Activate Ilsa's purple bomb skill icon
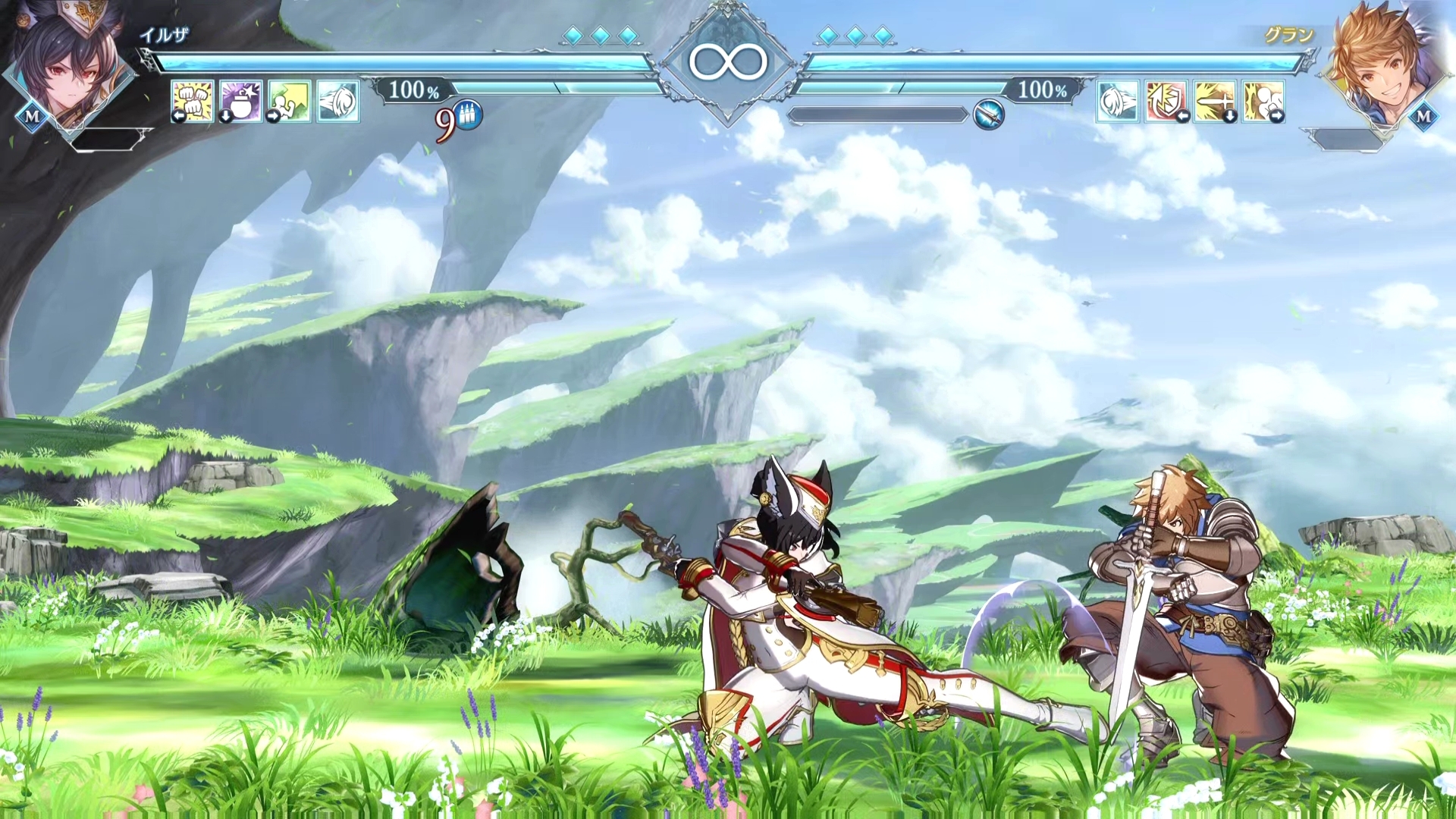Viewport: 1456px width, 819px height. tap(240, 100)
